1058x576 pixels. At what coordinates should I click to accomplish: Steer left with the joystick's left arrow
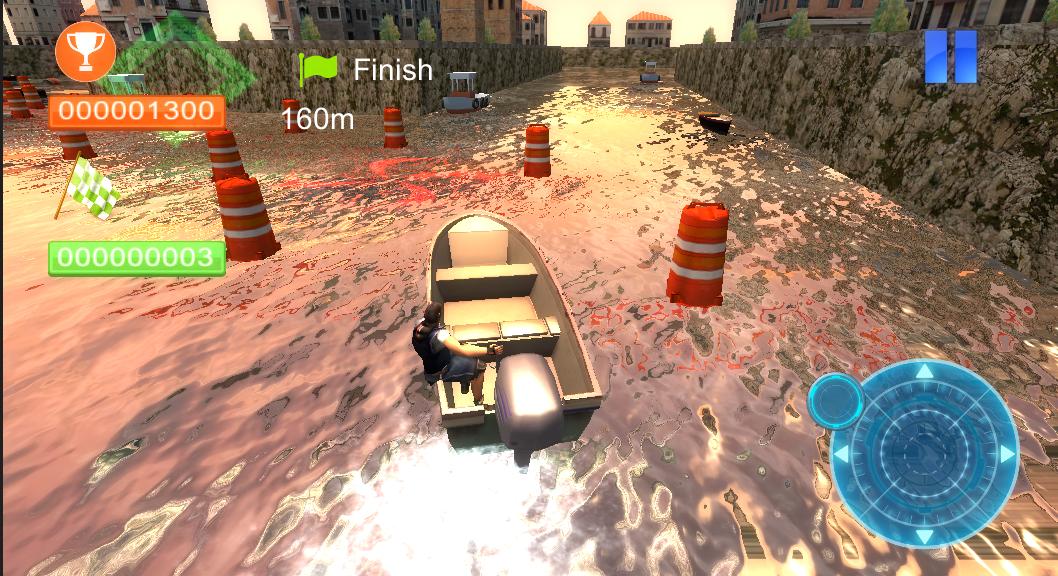click(842, 455)
